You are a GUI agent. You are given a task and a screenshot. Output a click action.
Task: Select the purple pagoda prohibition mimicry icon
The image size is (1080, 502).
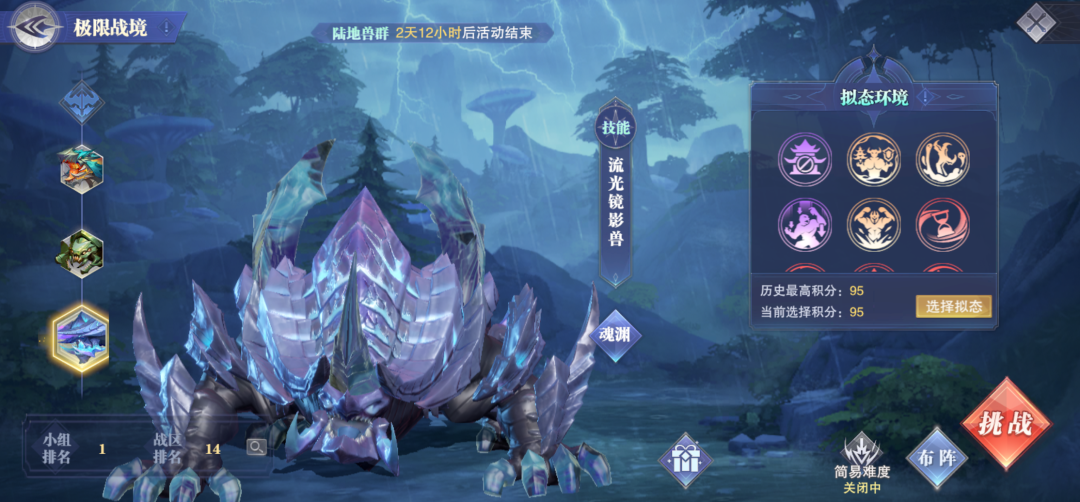[x=805, y=160]
